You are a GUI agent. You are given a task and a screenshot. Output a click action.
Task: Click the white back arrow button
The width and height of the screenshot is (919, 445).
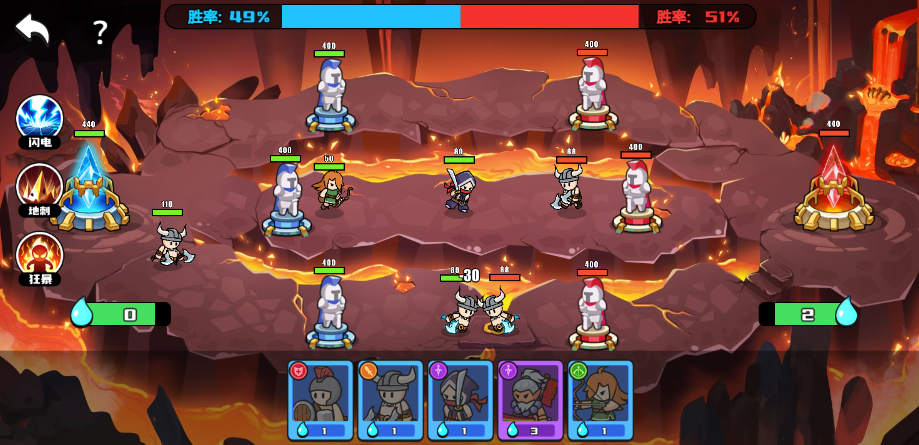(x=32, y=29)
